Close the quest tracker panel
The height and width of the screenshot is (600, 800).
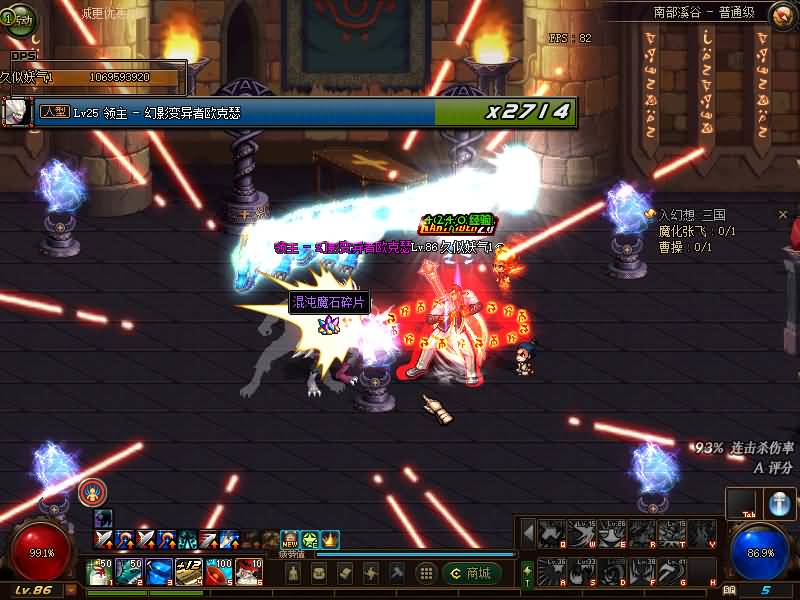pyautogui.click(x=784, y=214)
